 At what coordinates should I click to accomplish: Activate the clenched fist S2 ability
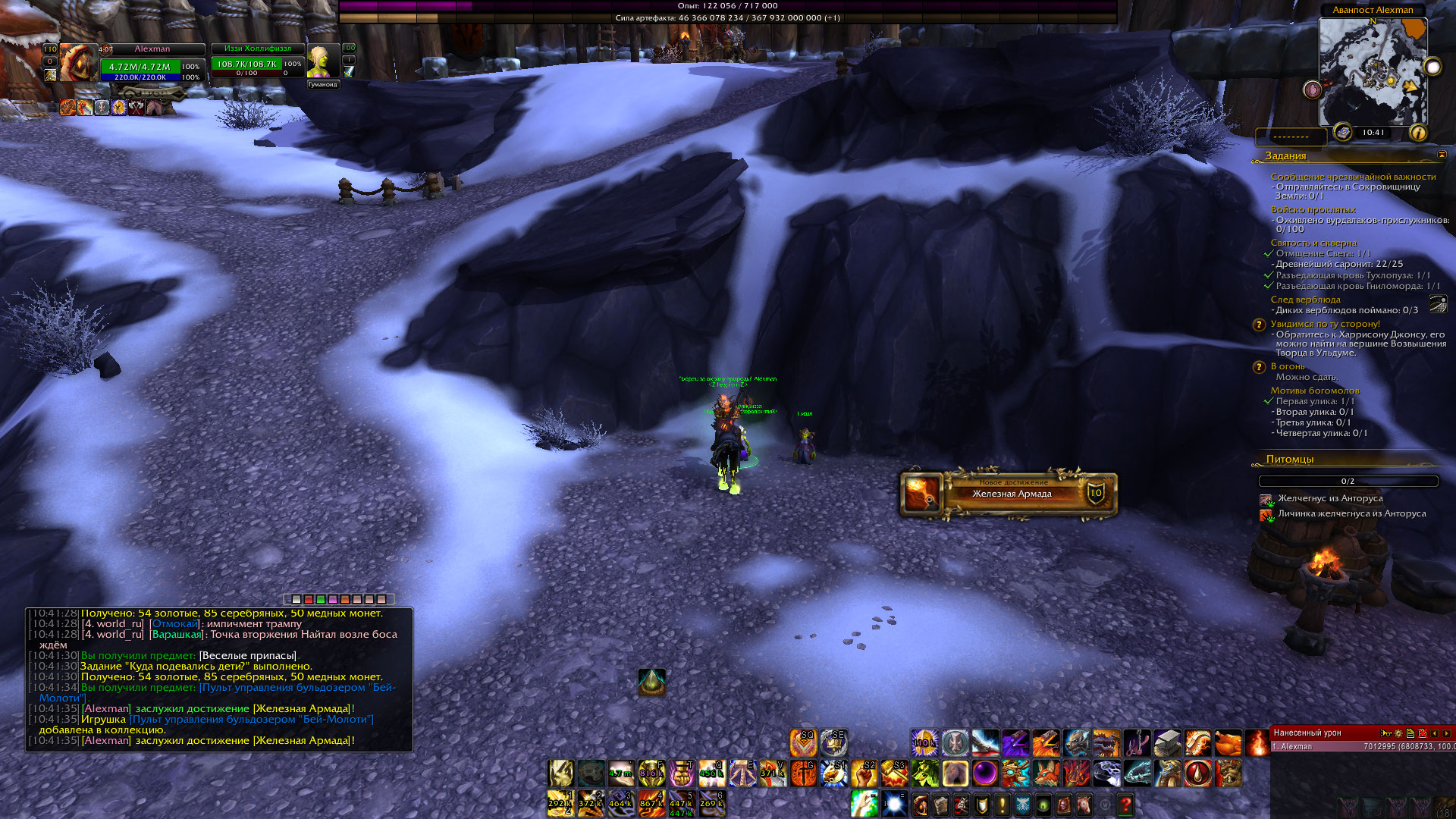[864, 773]
